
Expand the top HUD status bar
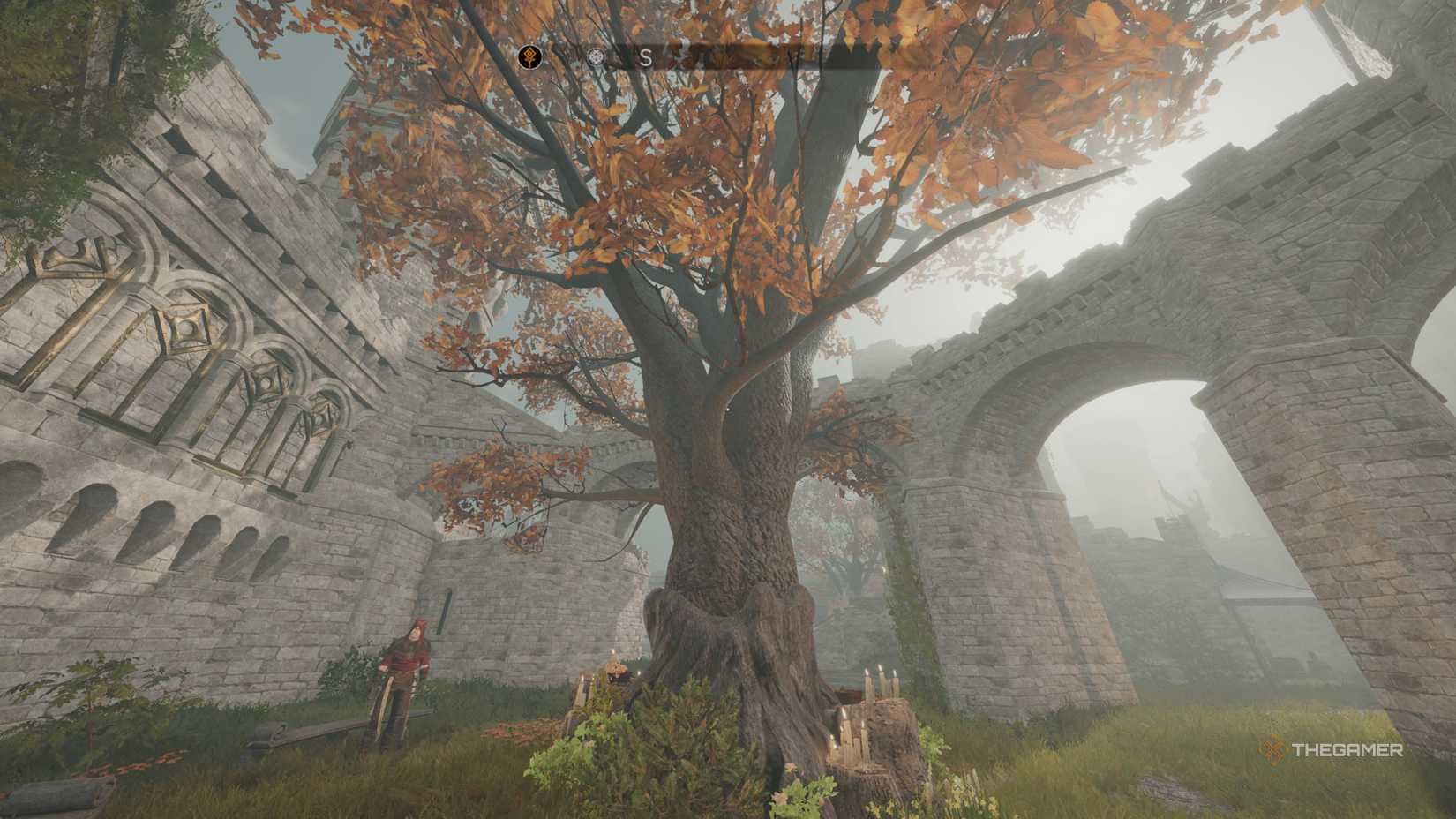pyautogui.click(x=706, y=56)
